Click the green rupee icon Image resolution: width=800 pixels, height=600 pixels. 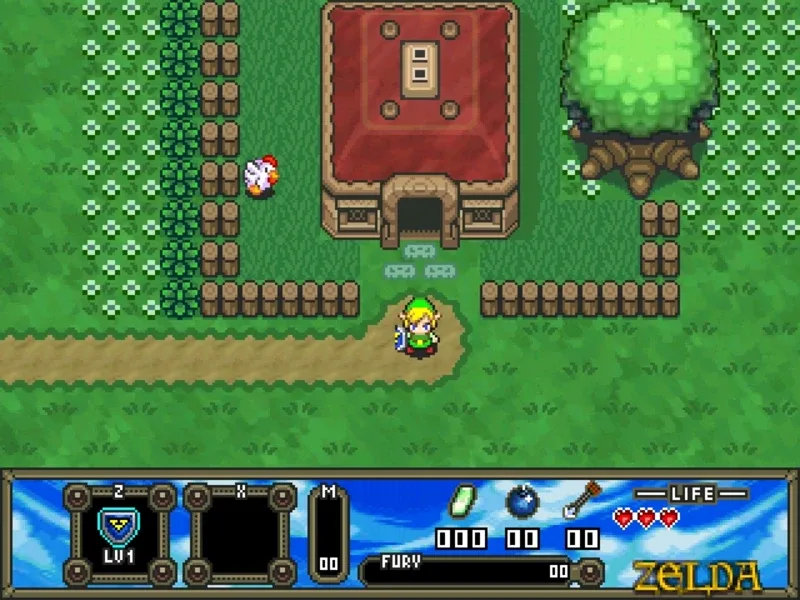pos(462,500)
